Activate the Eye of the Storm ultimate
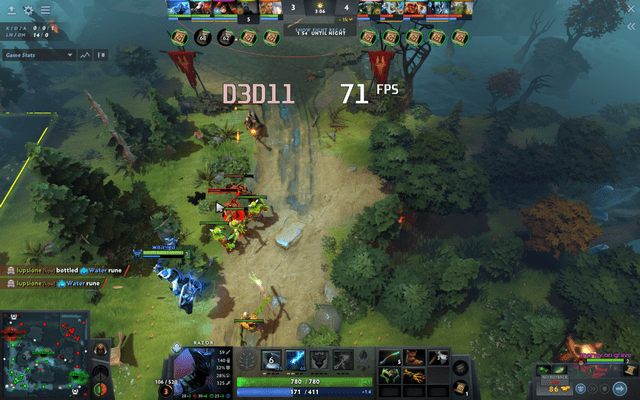640x400 pixels. tap(343, 360)
